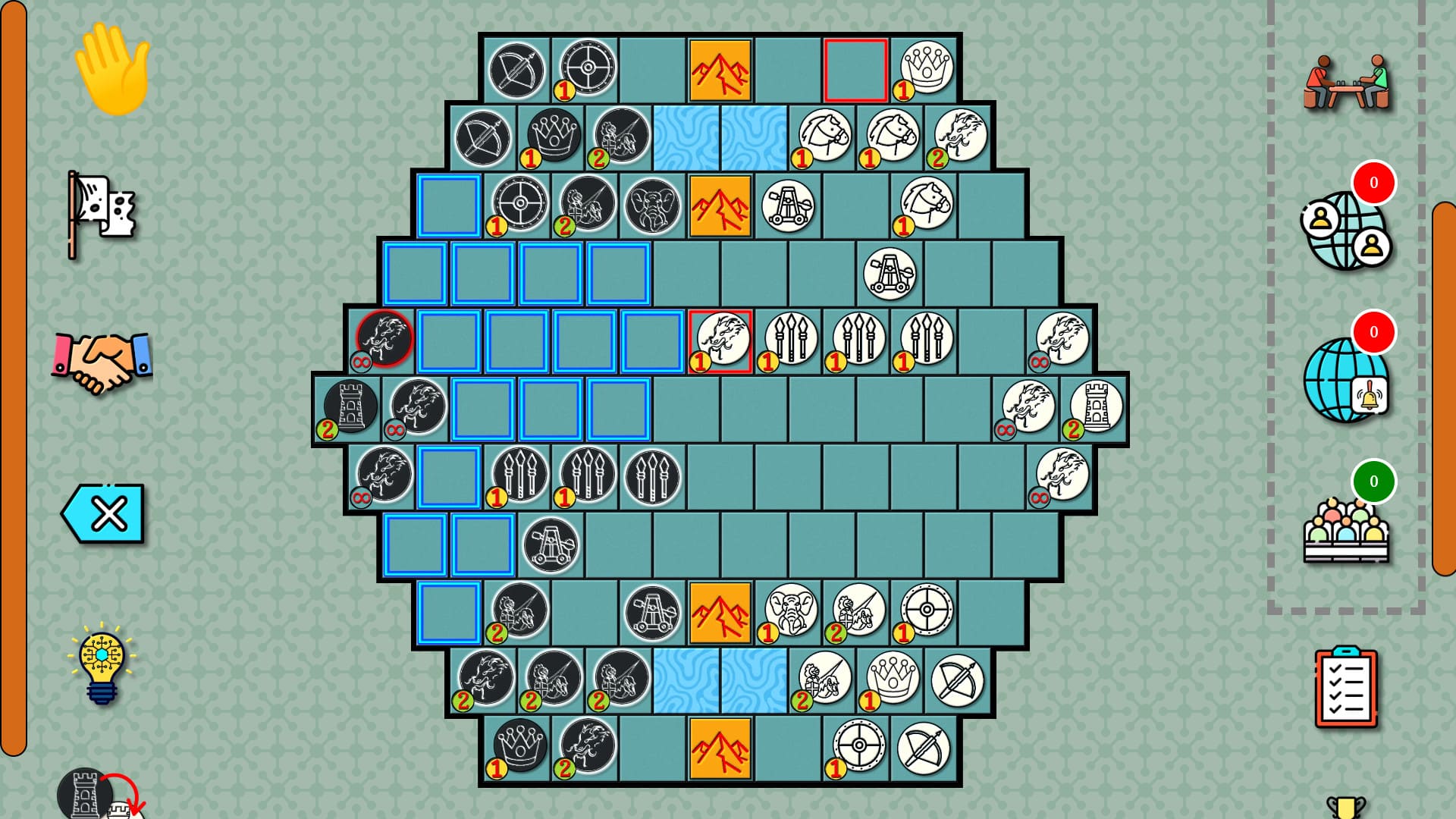
Task: Select the white queen at the top row
Action: pyautogui.click(x=925, y=68)
